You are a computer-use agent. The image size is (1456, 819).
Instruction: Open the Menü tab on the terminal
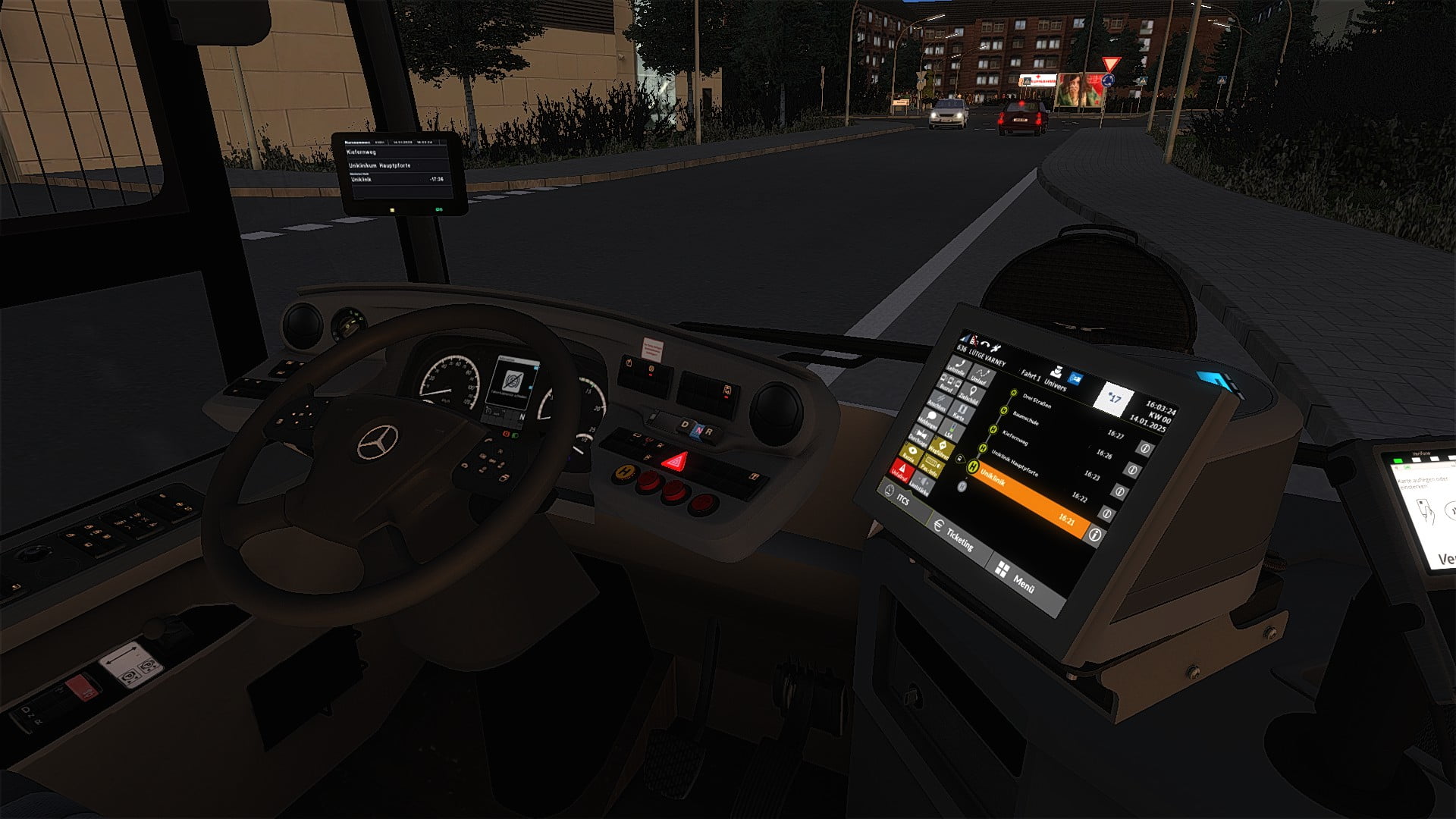(x=1016, y=579)
